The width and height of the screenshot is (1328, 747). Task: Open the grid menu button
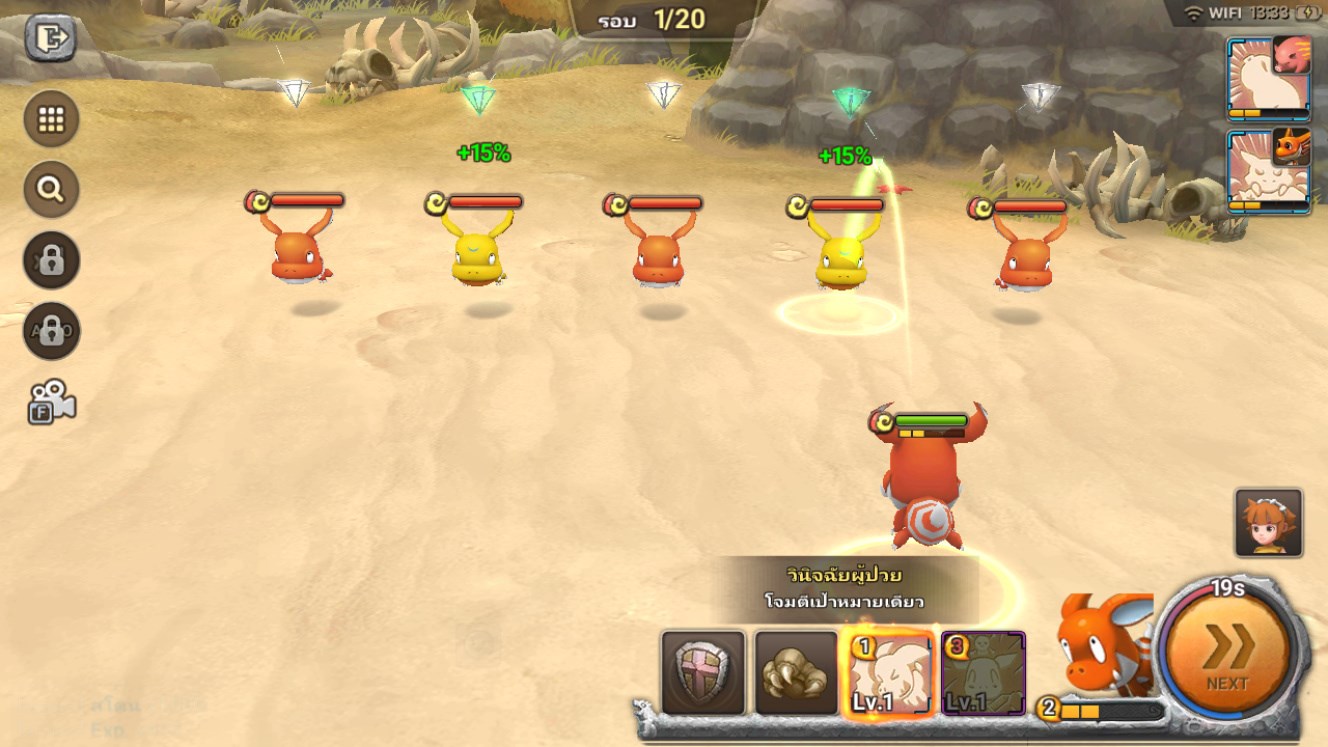click(x=51, y=119)
